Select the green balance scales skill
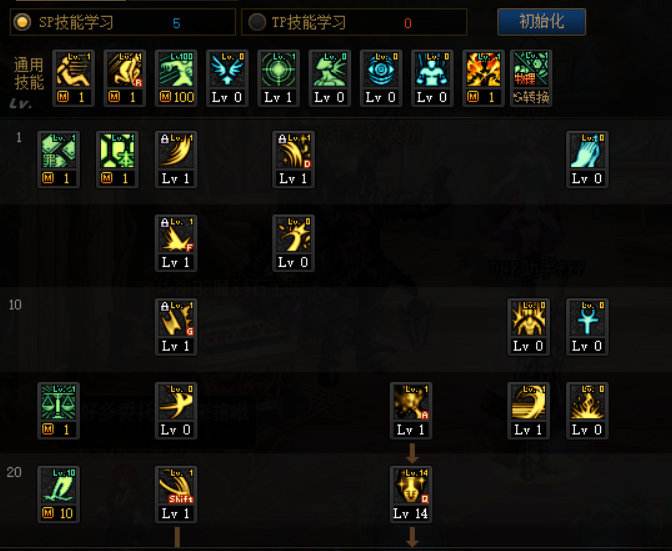 tap(58, 403)
